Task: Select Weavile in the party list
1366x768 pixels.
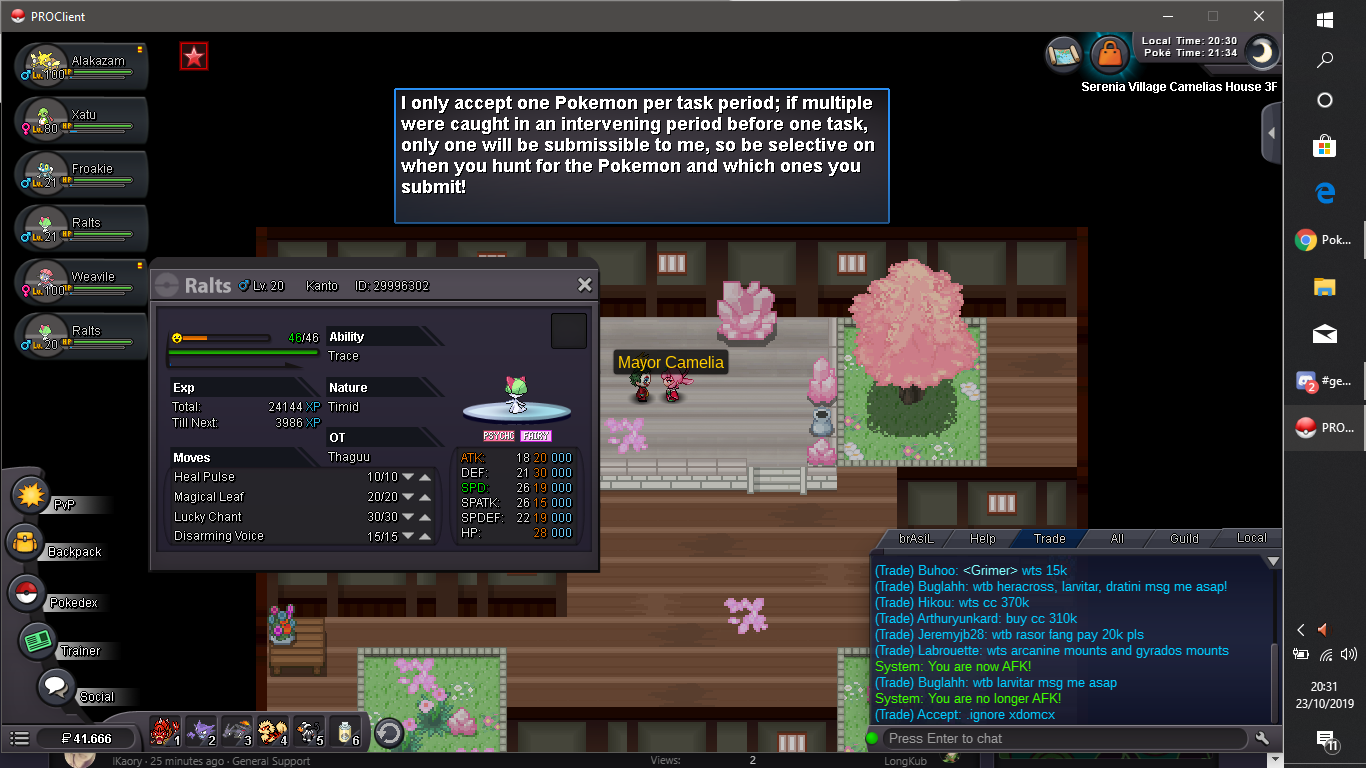Action: [x=82, y=282]
